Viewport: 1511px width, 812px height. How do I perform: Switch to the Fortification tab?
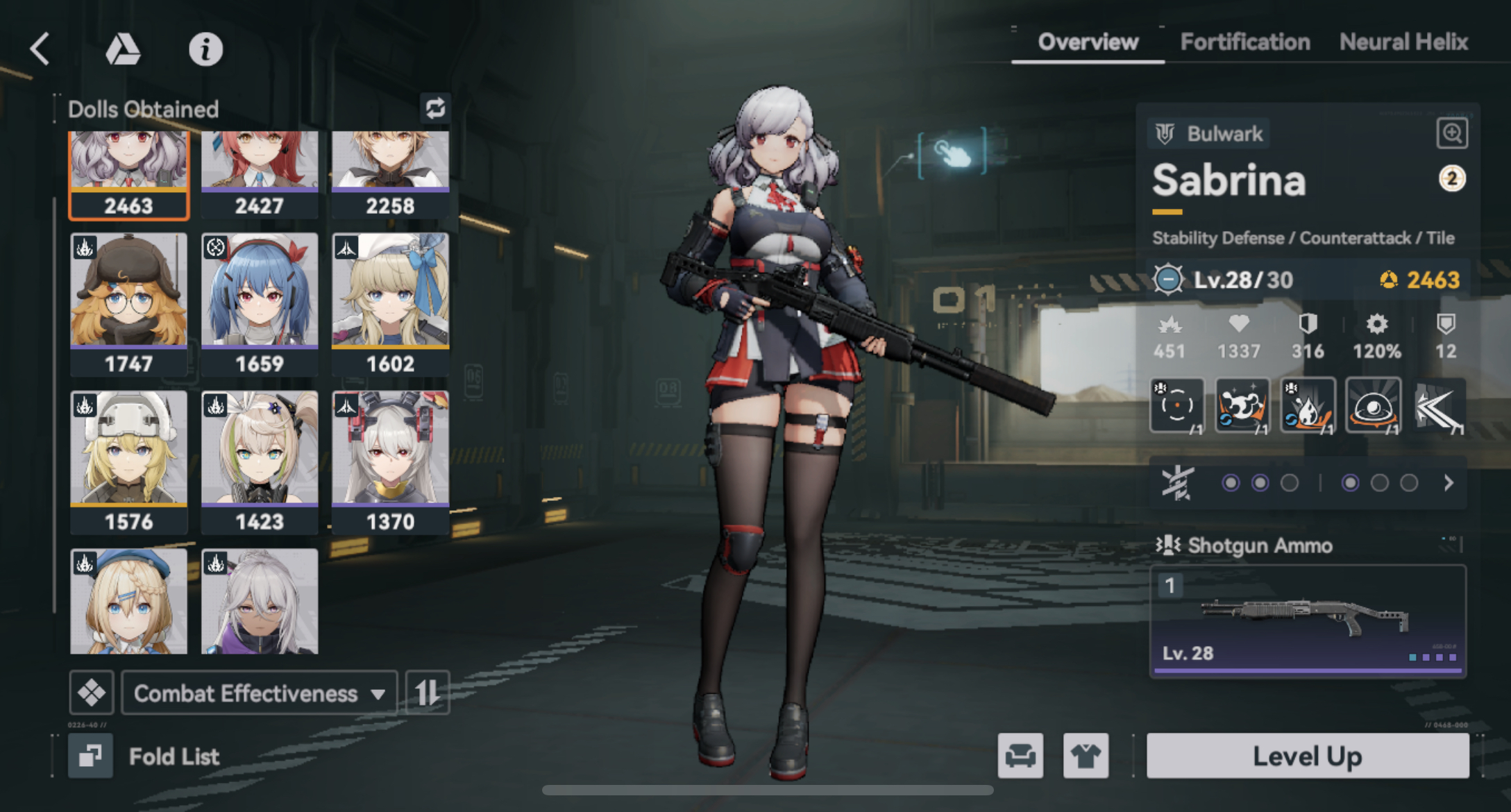1244,42
